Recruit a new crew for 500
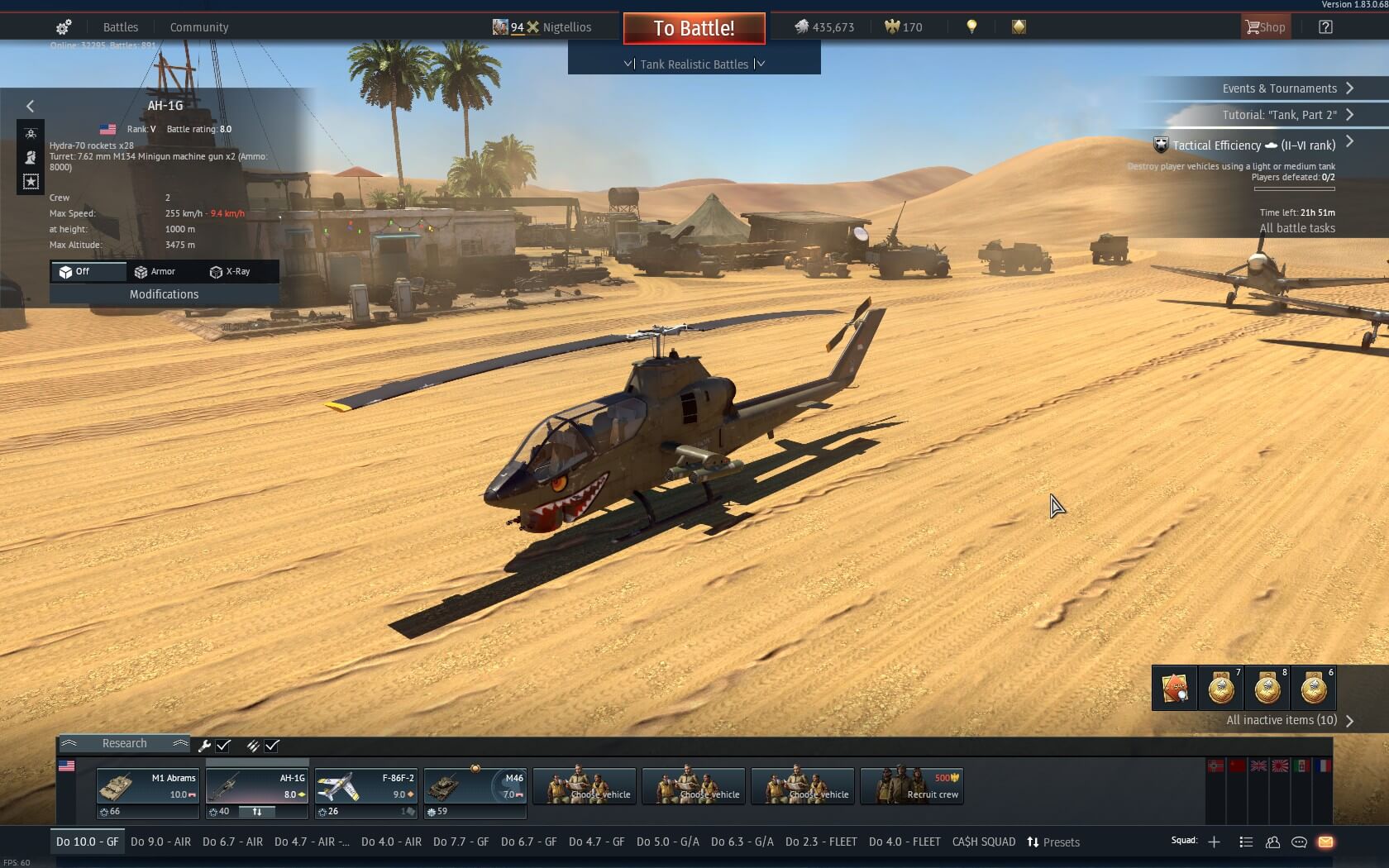This screenshot has height=868, width=1389. [x=911, y=786]
